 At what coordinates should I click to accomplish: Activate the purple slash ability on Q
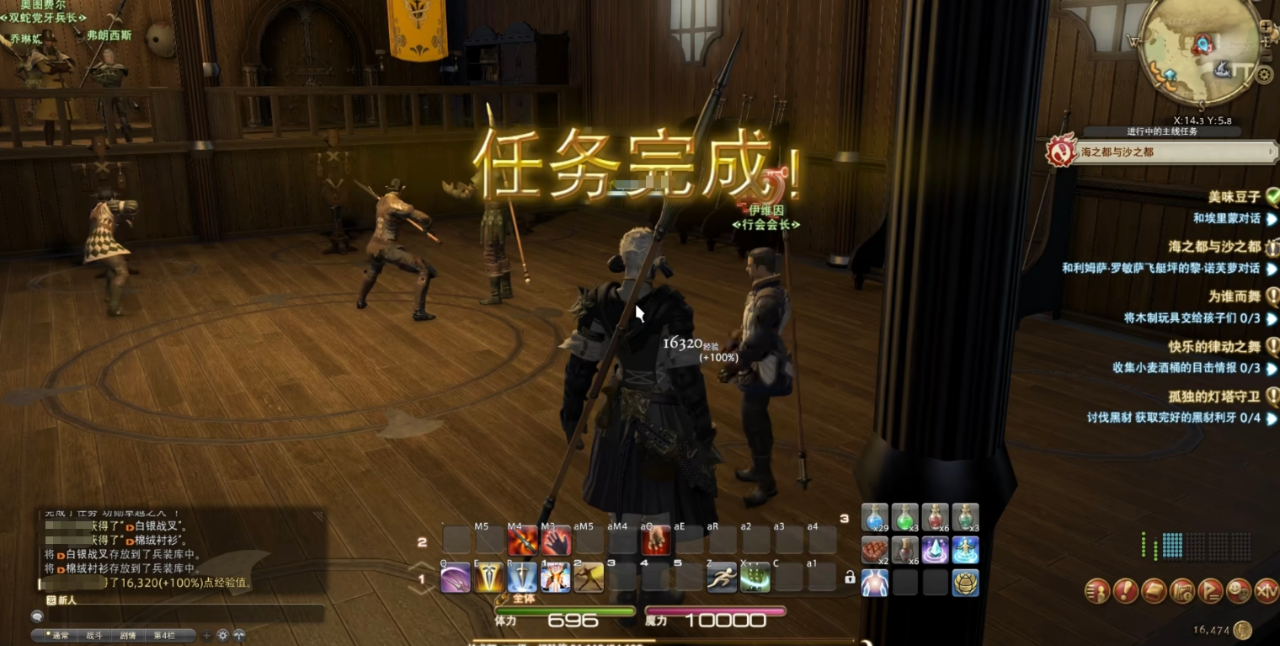pyautogui.click(x=455, y=577)
